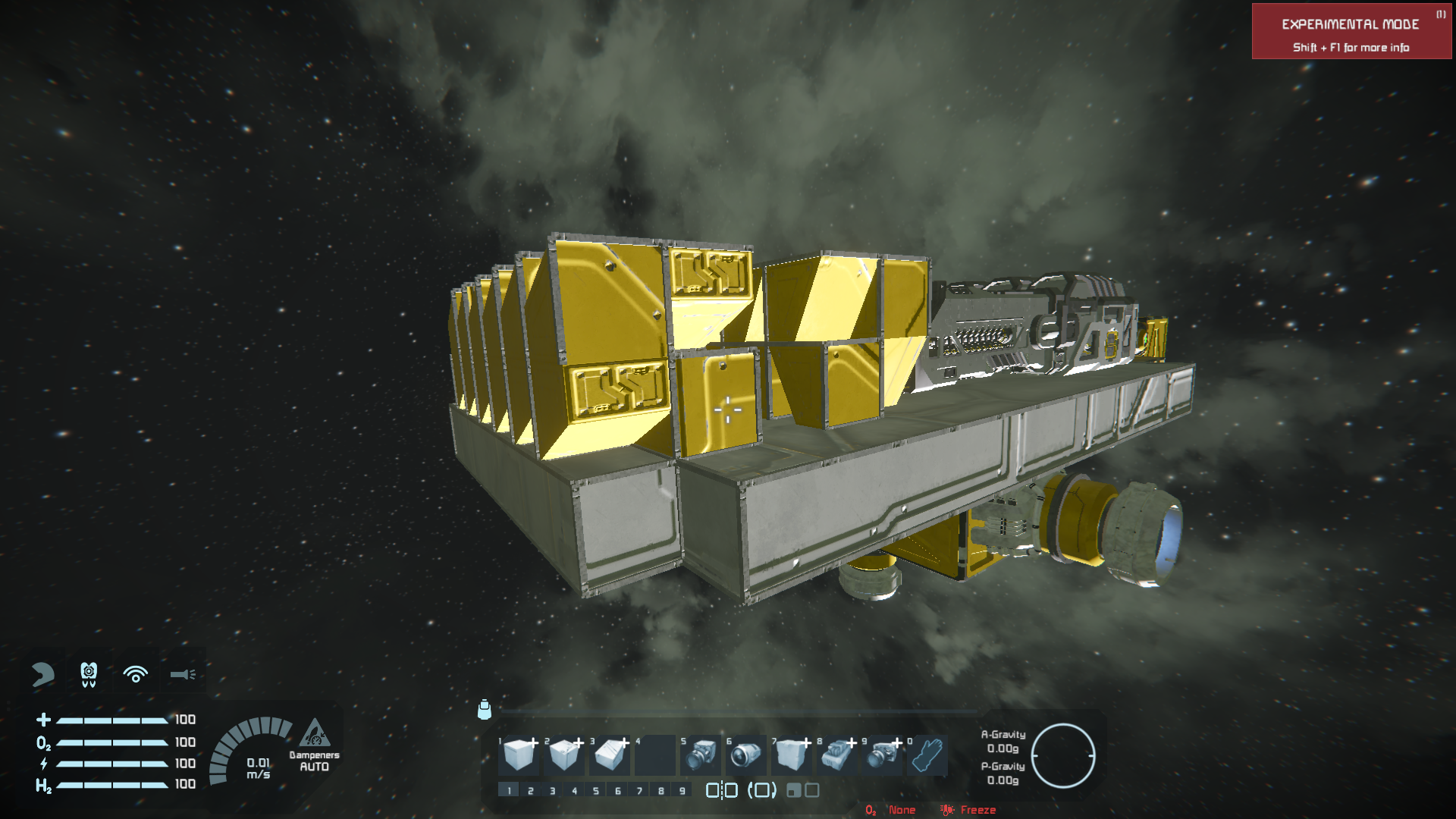The width and height of the screenshot is (1456, 819).
Task: Click the bracketed square build mode icon
Action: 762,790
